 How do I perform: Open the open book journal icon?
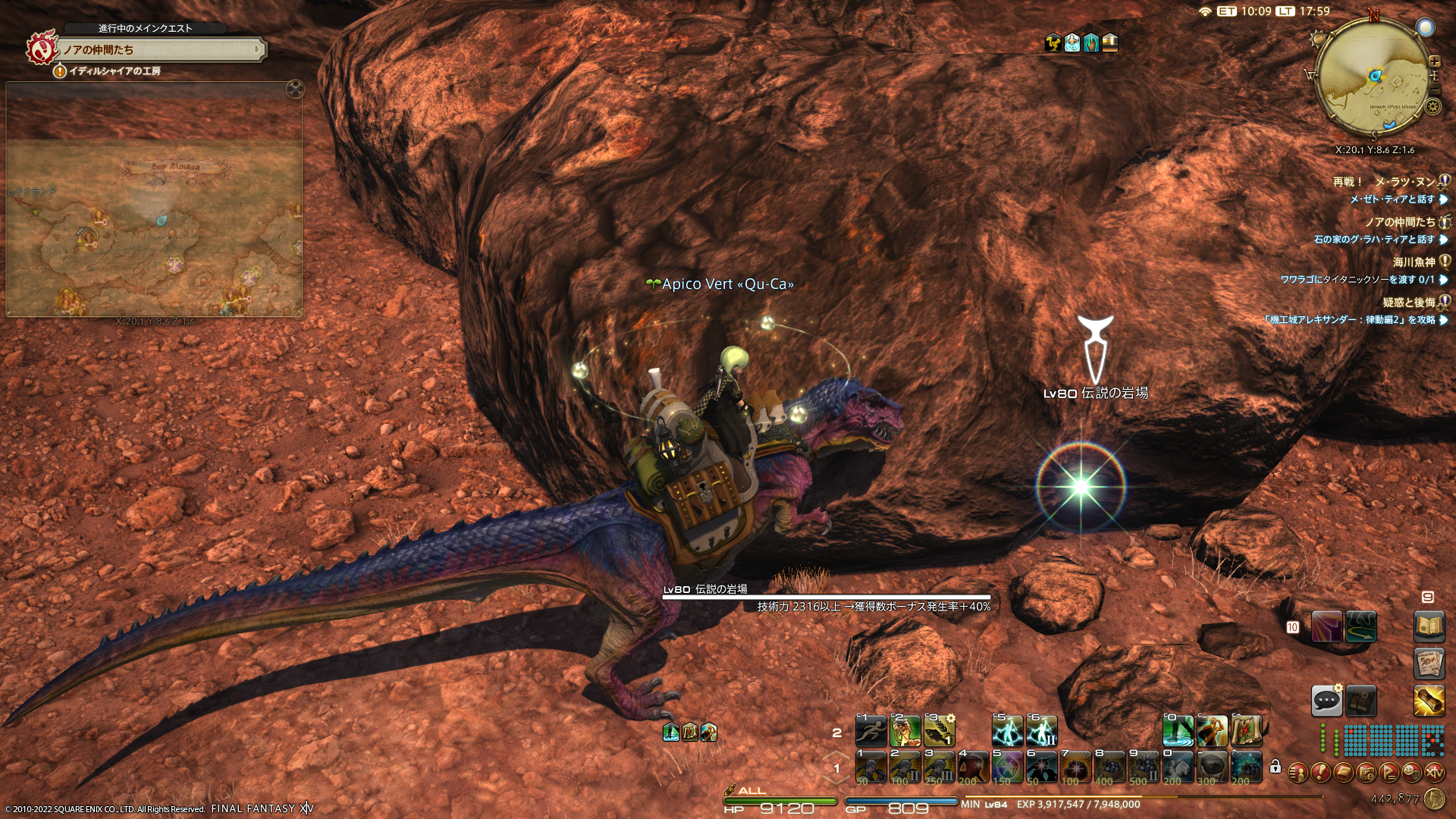1429,626
